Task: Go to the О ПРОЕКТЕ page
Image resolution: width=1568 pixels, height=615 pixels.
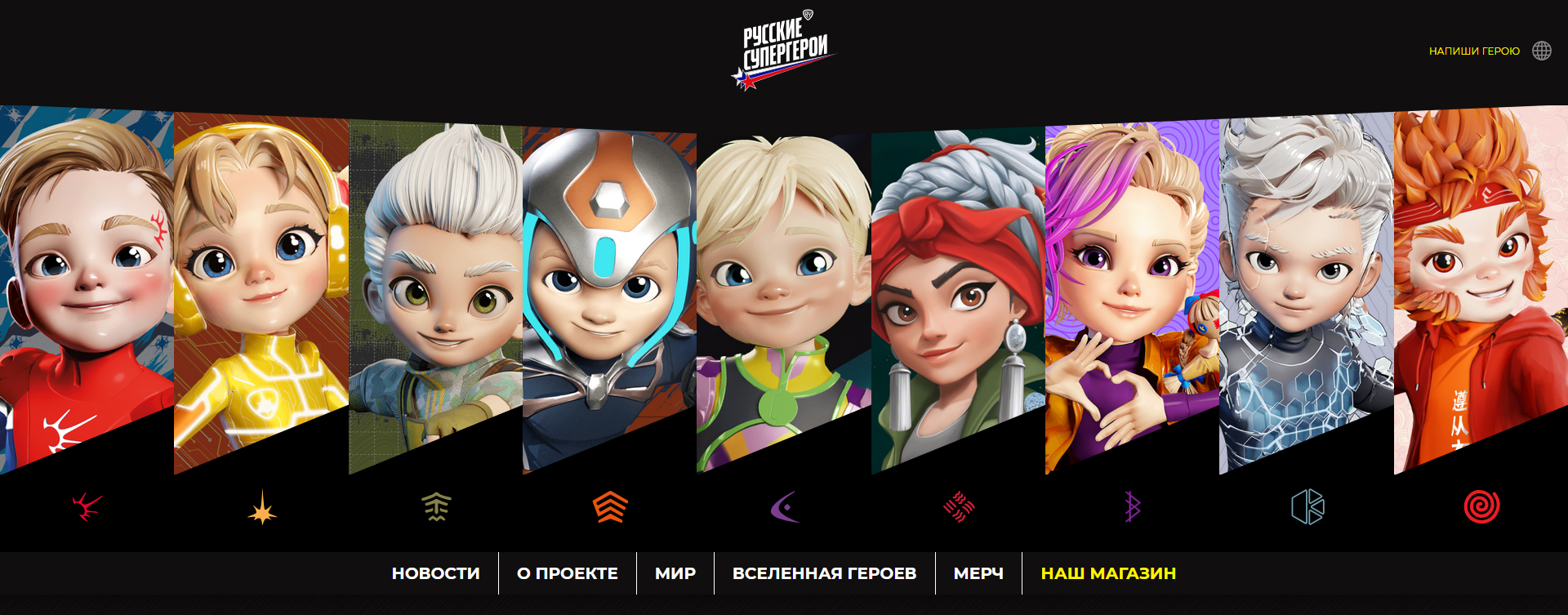Action: point(567,573)
